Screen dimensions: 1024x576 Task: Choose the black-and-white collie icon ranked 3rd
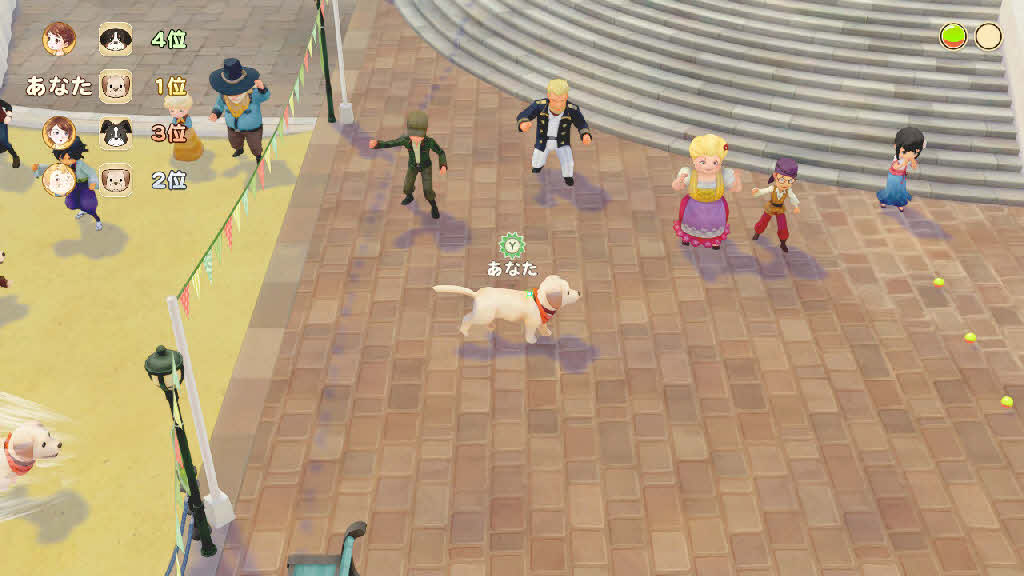tap(115, 132)
